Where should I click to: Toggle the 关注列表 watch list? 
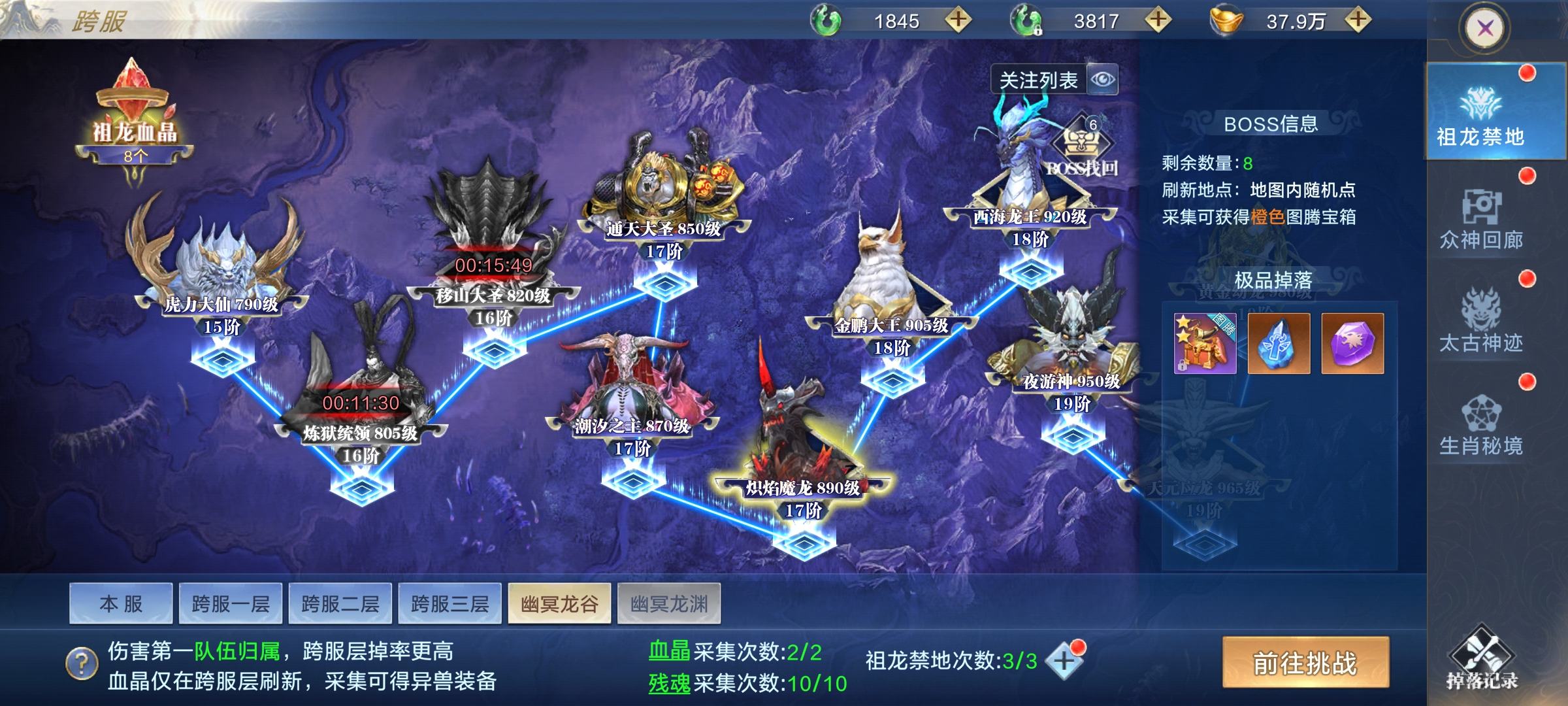(x=1053, y=80)
